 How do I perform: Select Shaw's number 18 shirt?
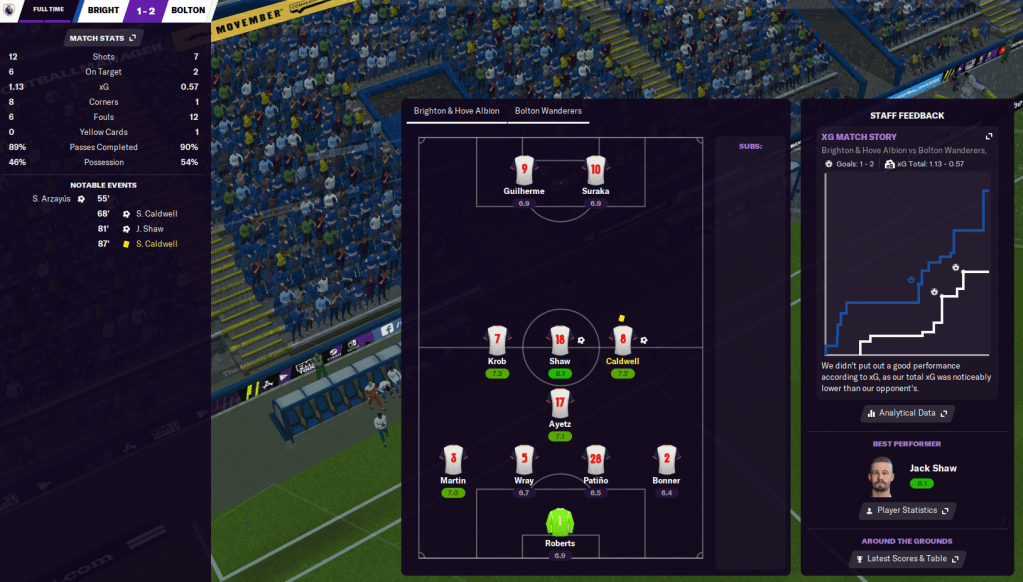tap(560, 340)
